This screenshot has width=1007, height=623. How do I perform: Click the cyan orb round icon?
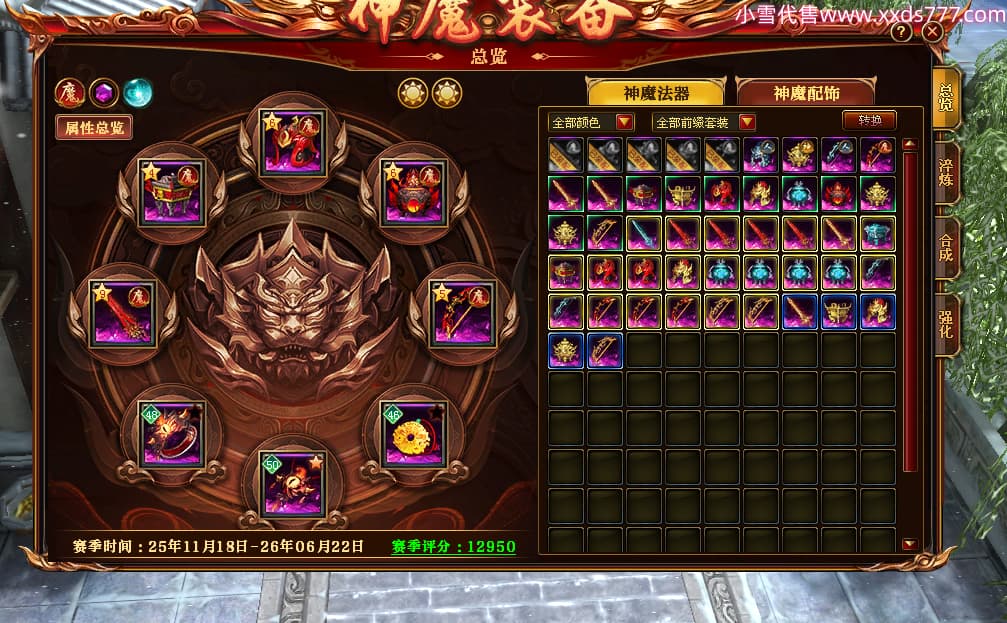click(137, 93)
